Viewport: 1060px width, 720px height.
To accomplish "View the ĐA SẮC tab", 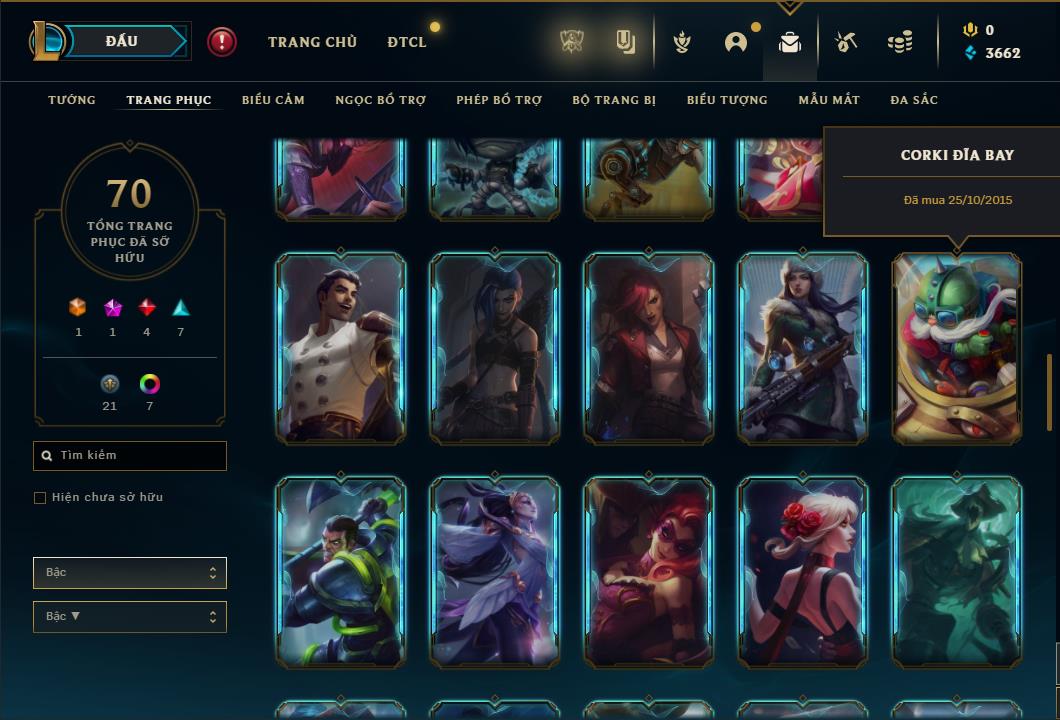I will pos(914,100).
